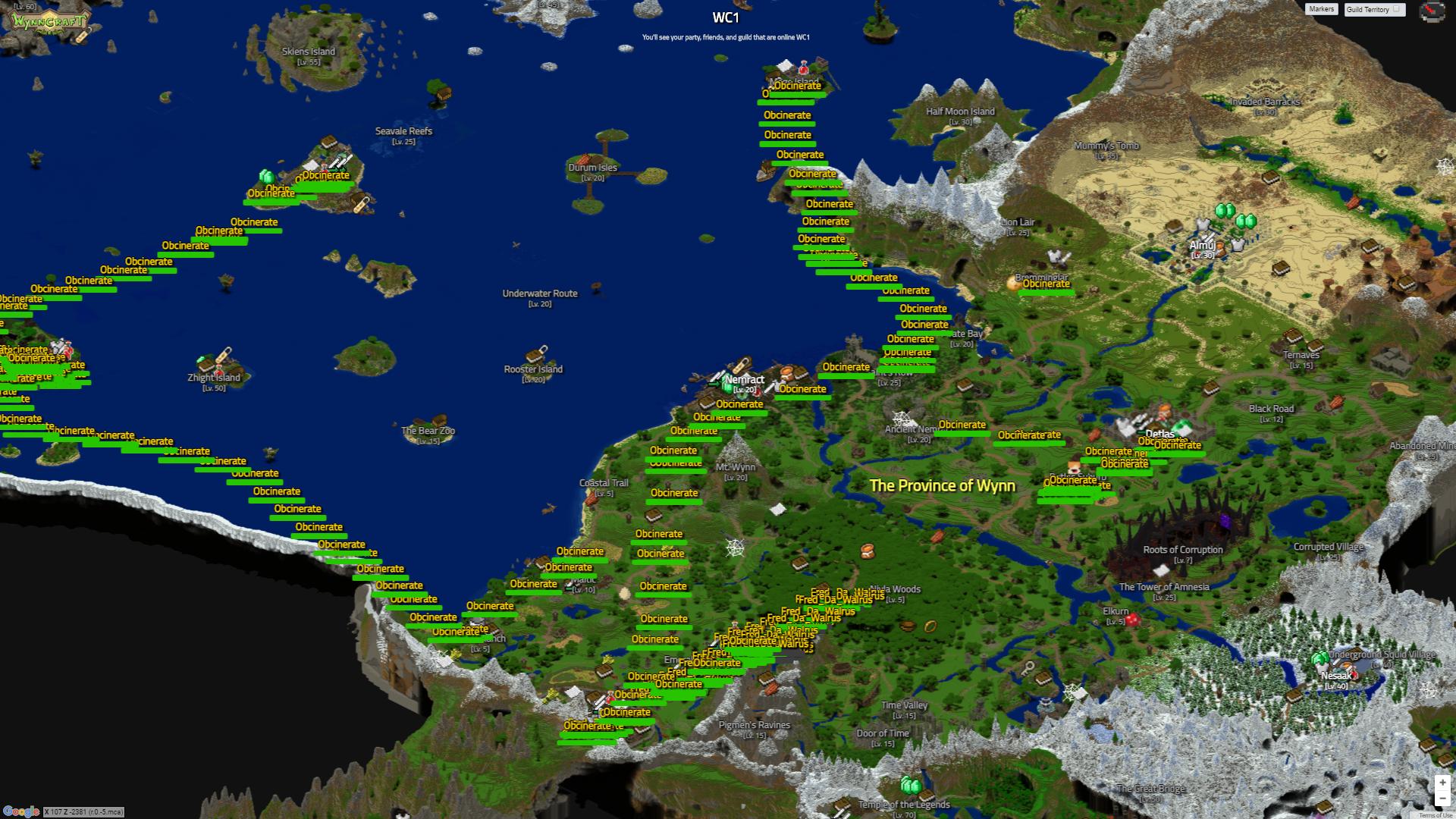Open the Markers panel

1320,9
